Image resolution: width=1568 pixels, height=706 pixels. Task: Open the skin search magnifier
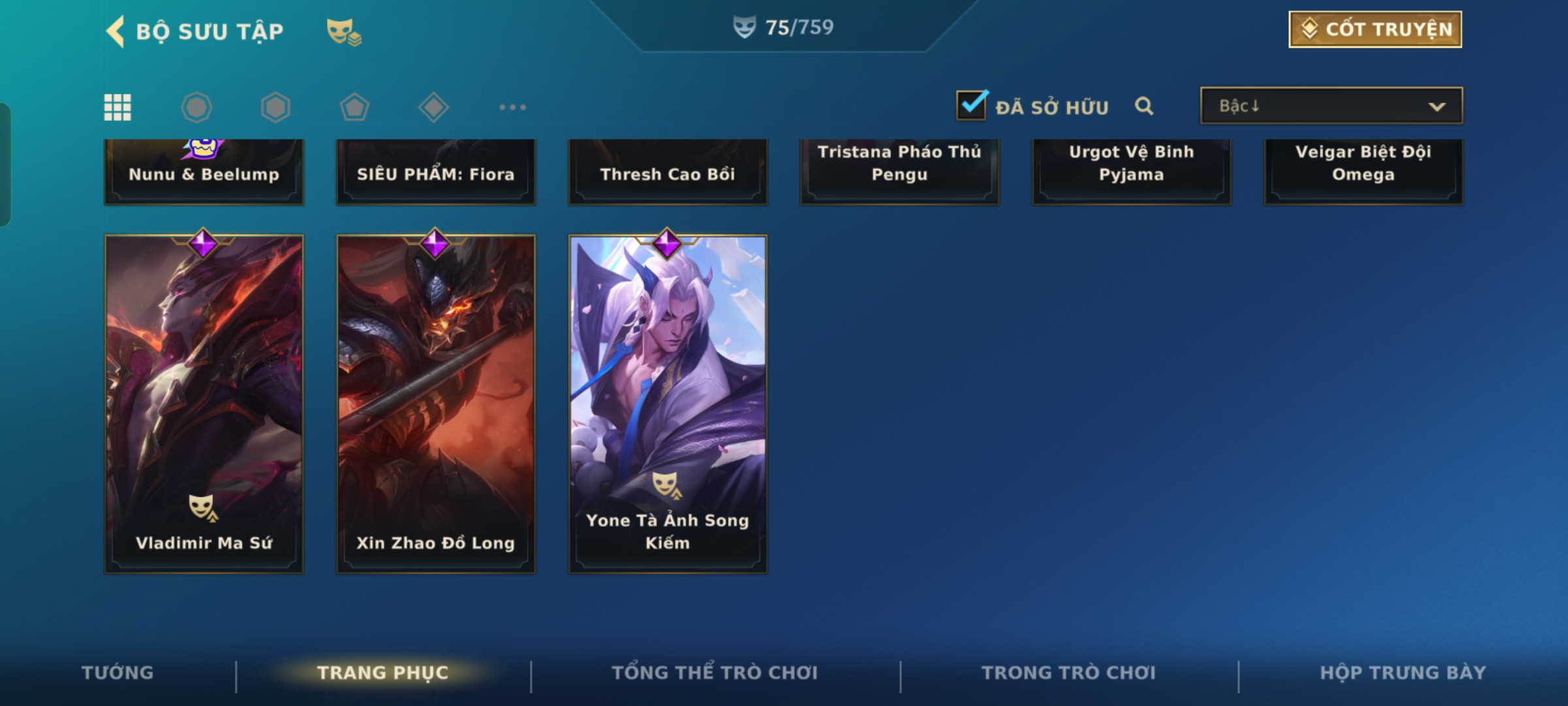click(x=1144, y=106)
